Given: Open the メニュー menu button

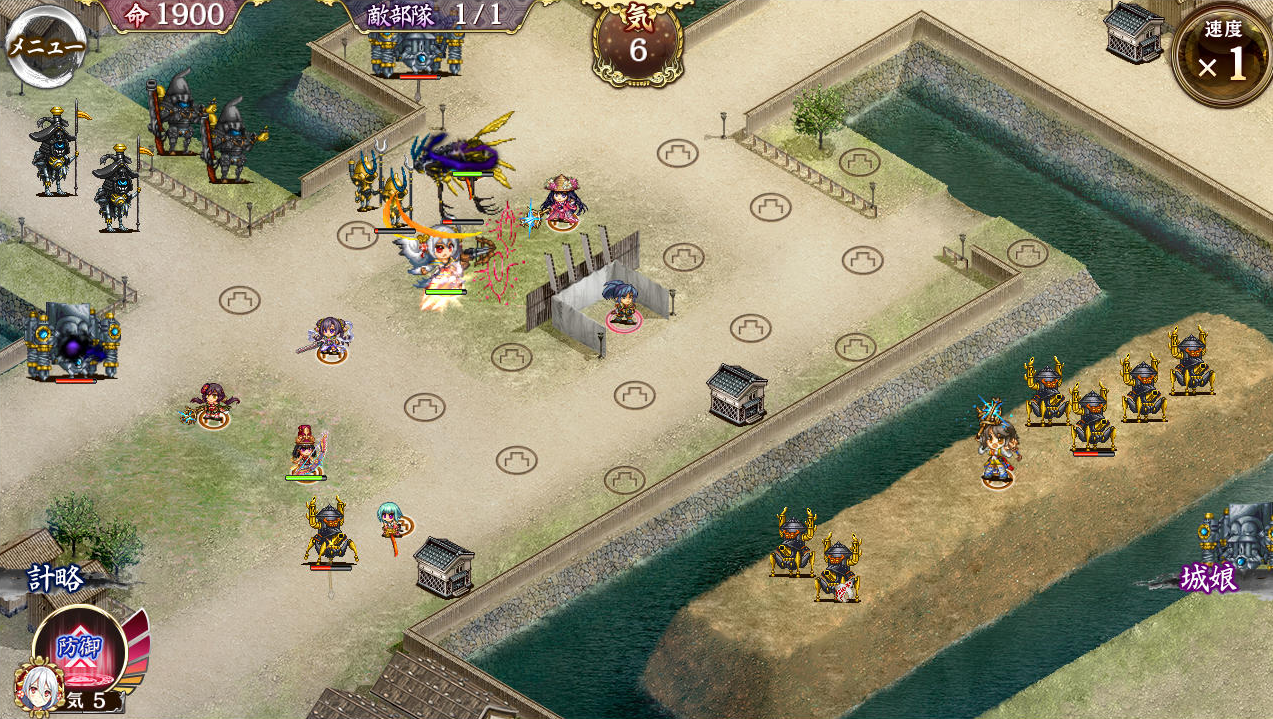Looking at the screenshot, I should (x=45, y=46).
